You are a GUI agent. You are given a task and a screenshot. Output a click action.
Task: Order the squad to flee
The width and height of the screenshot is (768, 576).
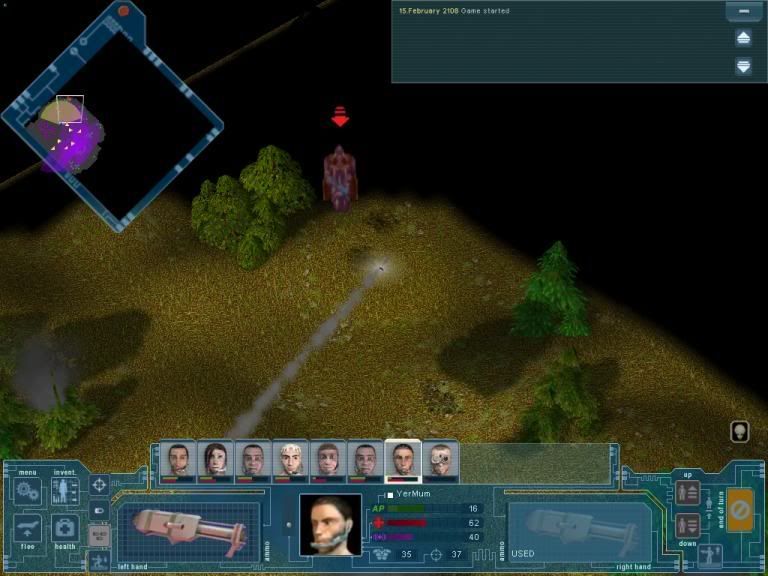coord(27,528)
